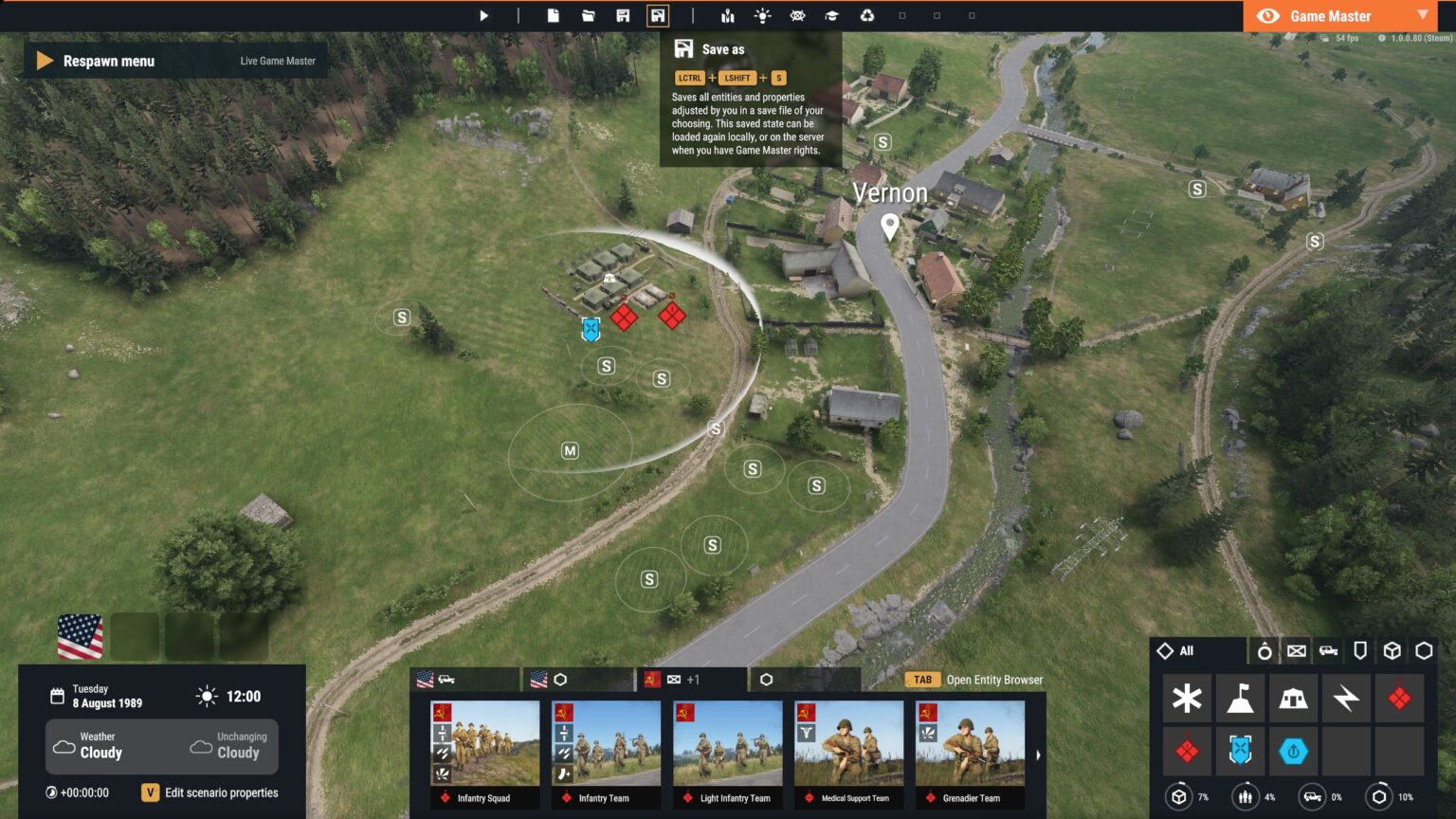Image resolution: width=1456 pixels, height=819 pixels.
Task: Enable the helmet character filter in the entity panel
Action: point(1265,651)
